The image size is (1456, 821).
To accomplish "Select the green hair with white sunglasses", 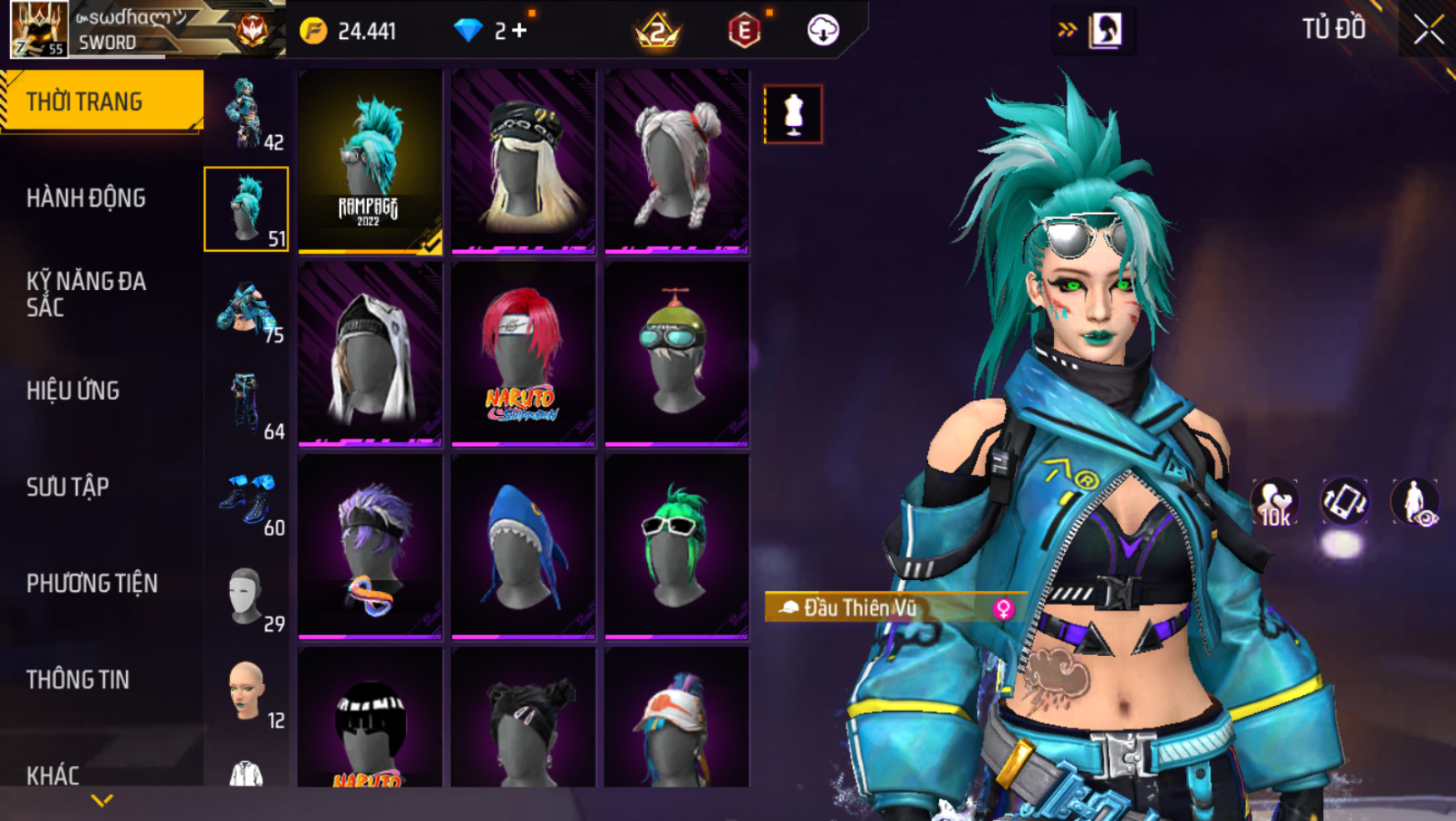I will click(676, 547).
